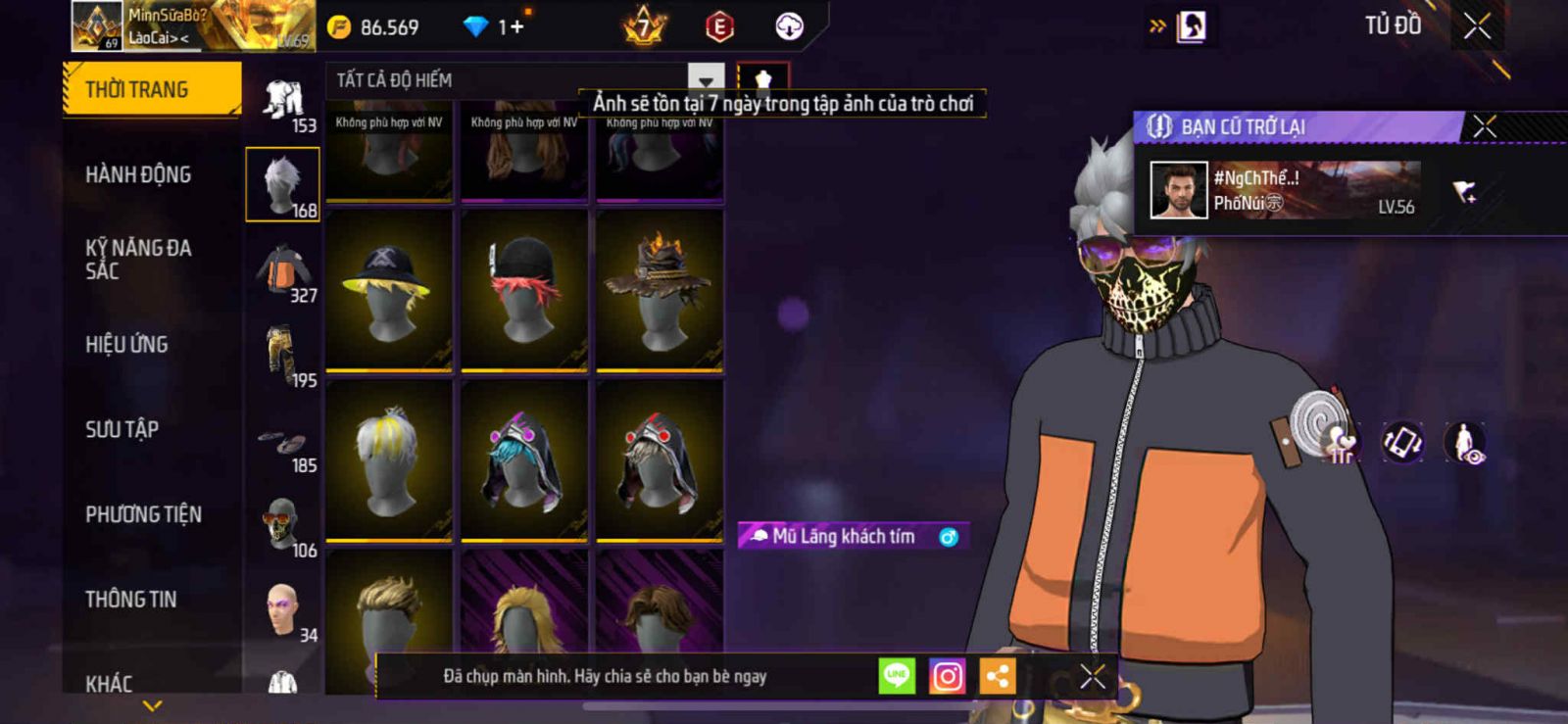The image size is (1568, 724).
Task: Share screenshot to Instagram
Action: (947, 676)
